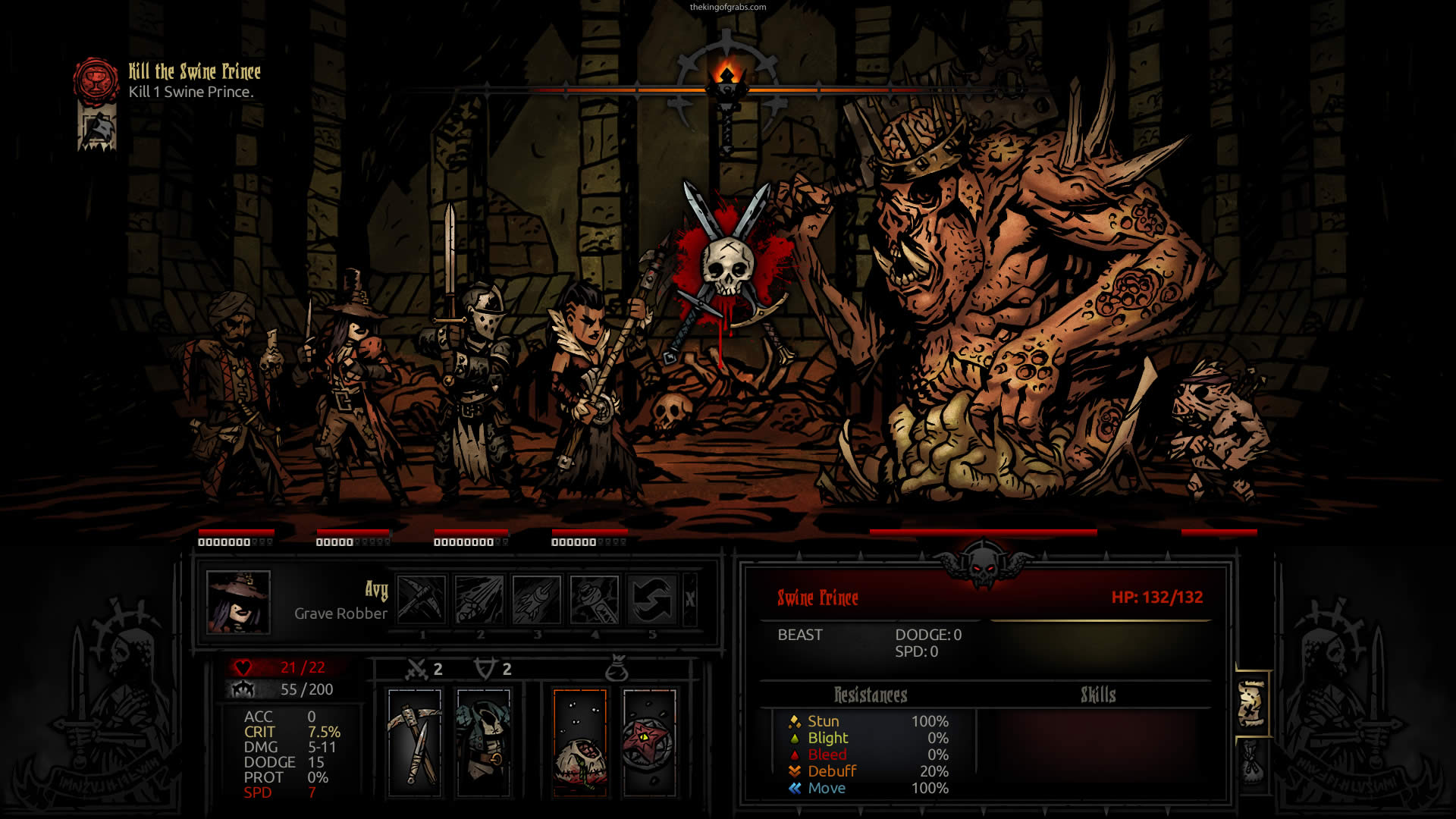Inspect the pickaxe and dagger weapon slot
The width and height of the screenshot is (1456, 819).
pyautogui.click(x=415, y=742)
